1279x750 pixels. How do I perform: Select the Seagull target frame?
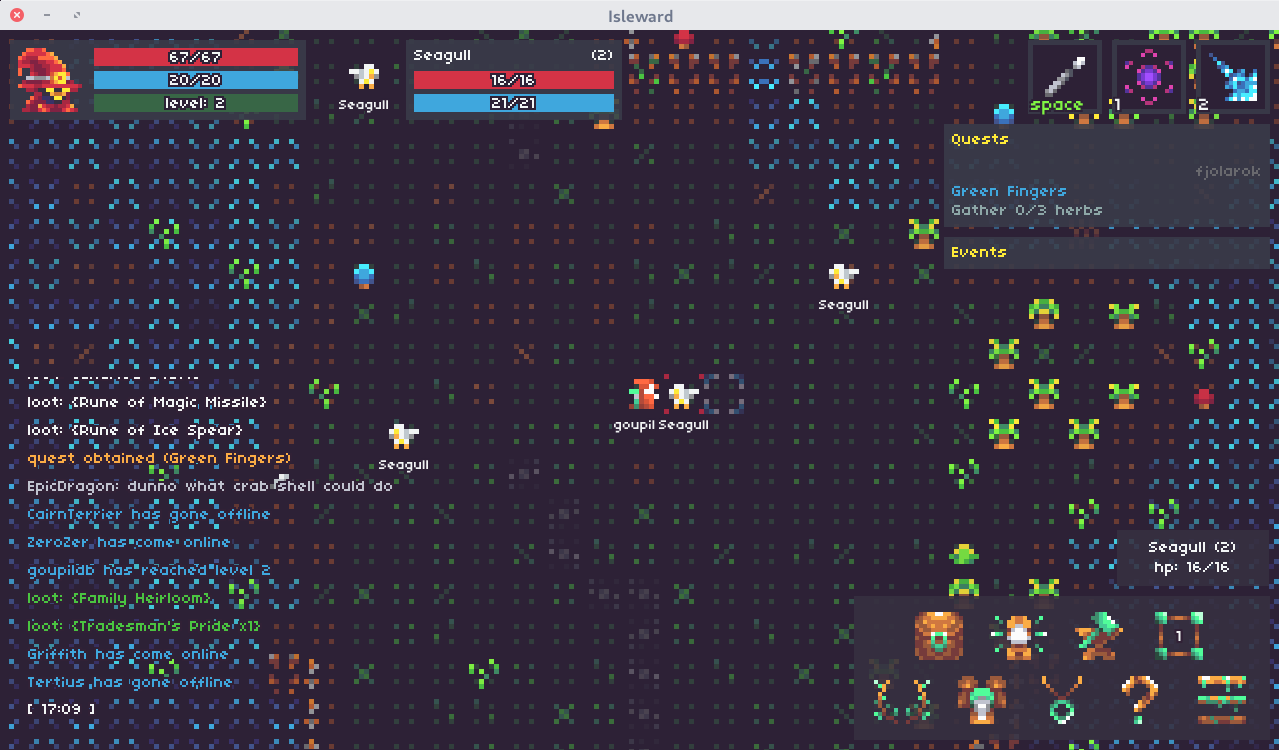(x=513, y=80)
